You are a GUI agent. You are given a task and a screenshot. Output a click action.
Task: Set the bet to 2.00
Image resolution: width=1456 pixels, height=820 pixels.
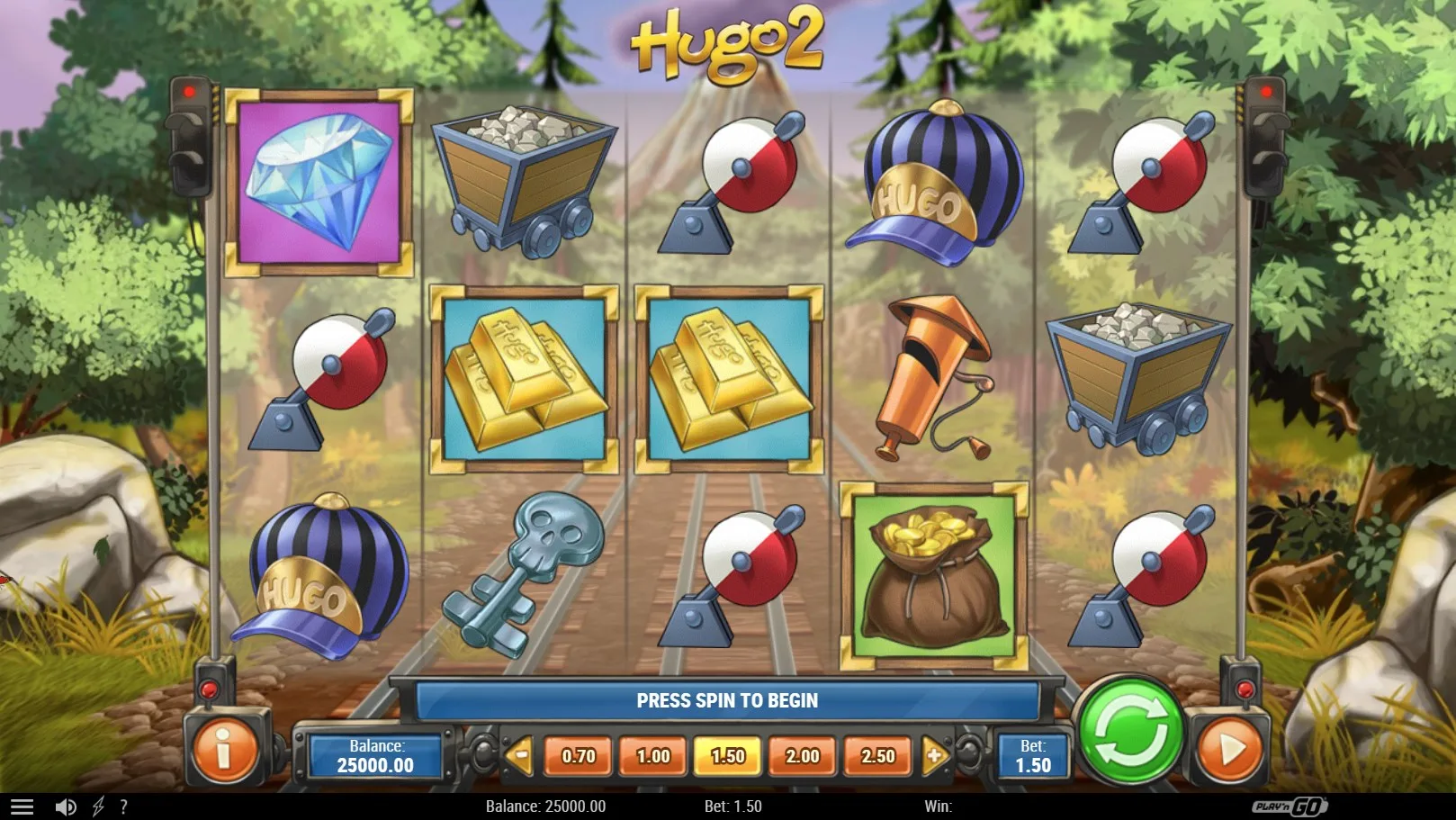coord(803,756)
